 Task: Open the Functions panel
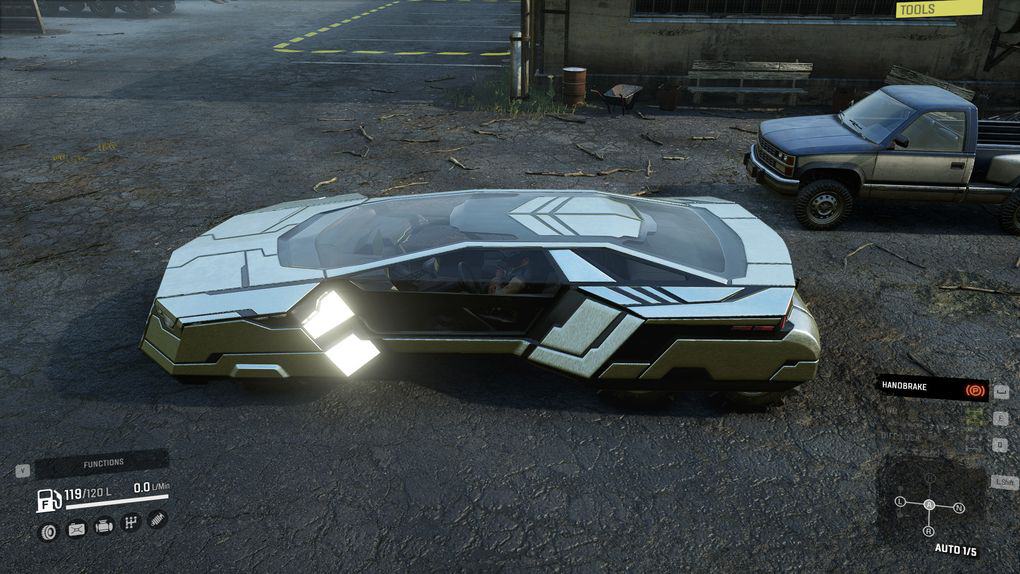coord(103,463)
